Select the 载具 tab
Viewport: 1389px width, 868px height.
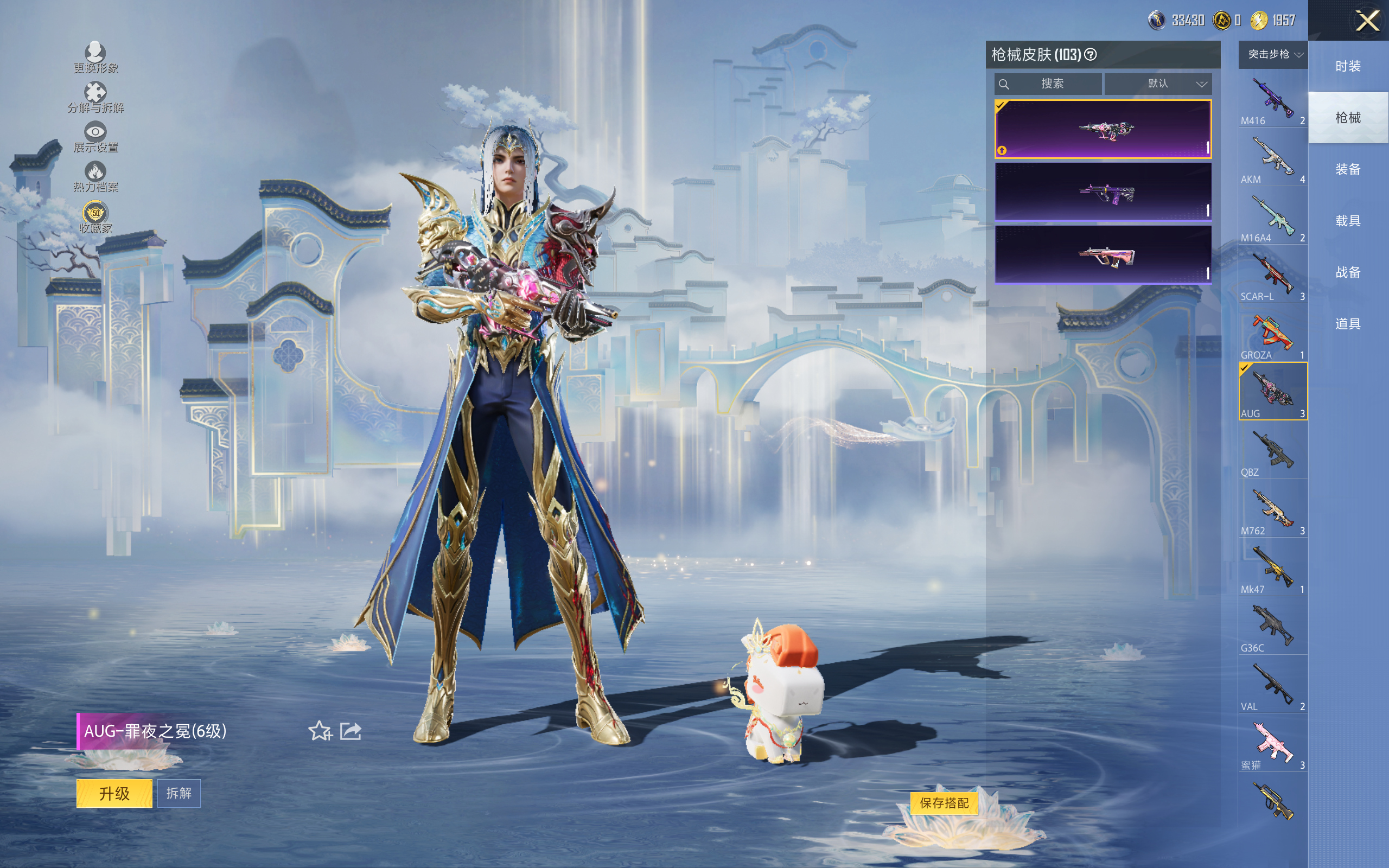click(1348, 221)
